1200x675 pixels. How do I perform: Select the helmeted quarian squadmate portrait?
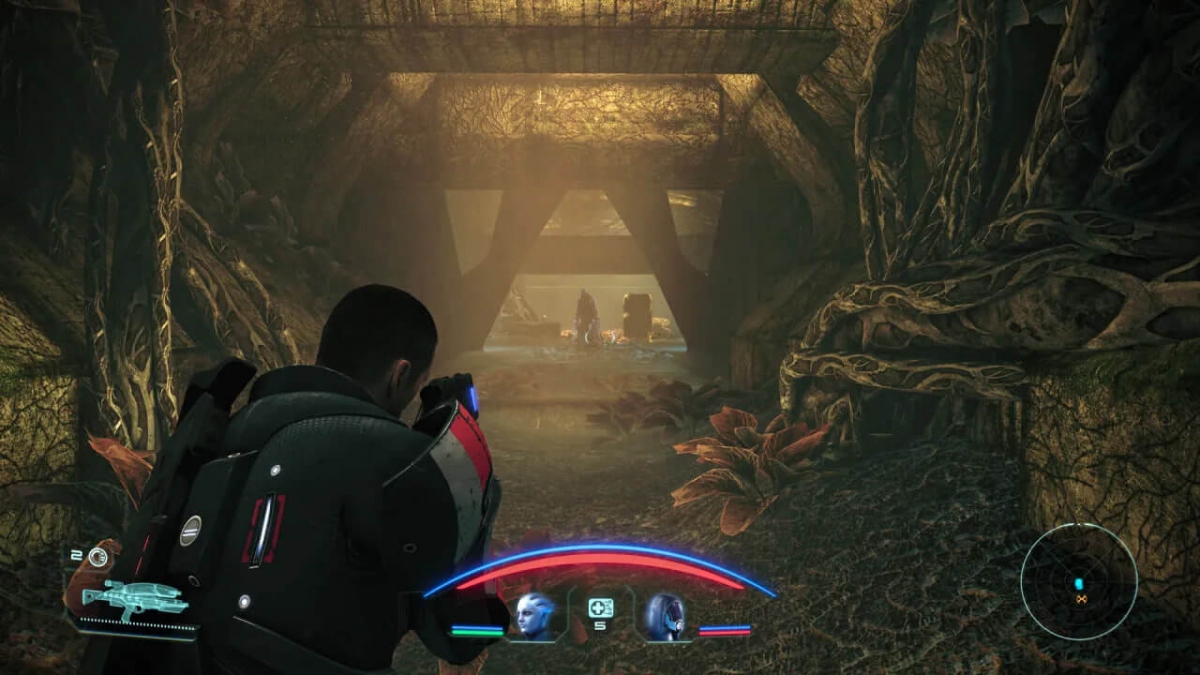664,615
